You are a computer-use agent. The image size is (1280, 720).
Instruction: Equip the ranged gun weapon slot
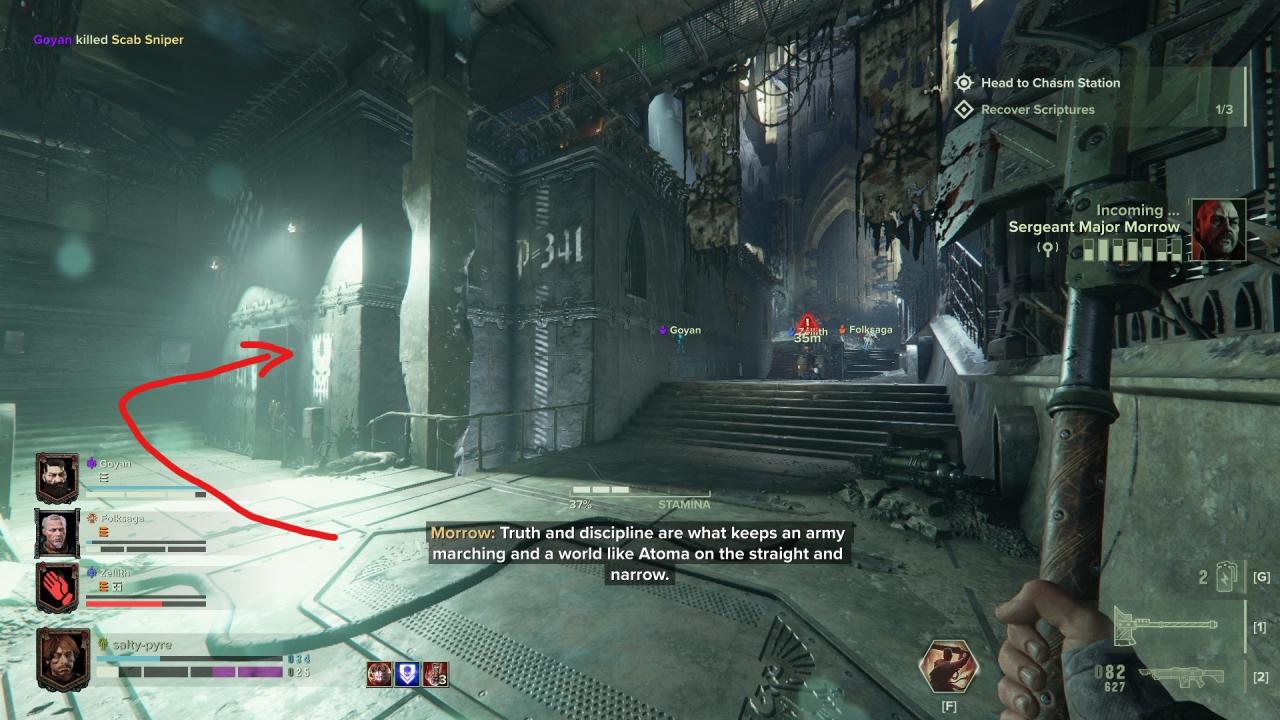coord(1180,677)
